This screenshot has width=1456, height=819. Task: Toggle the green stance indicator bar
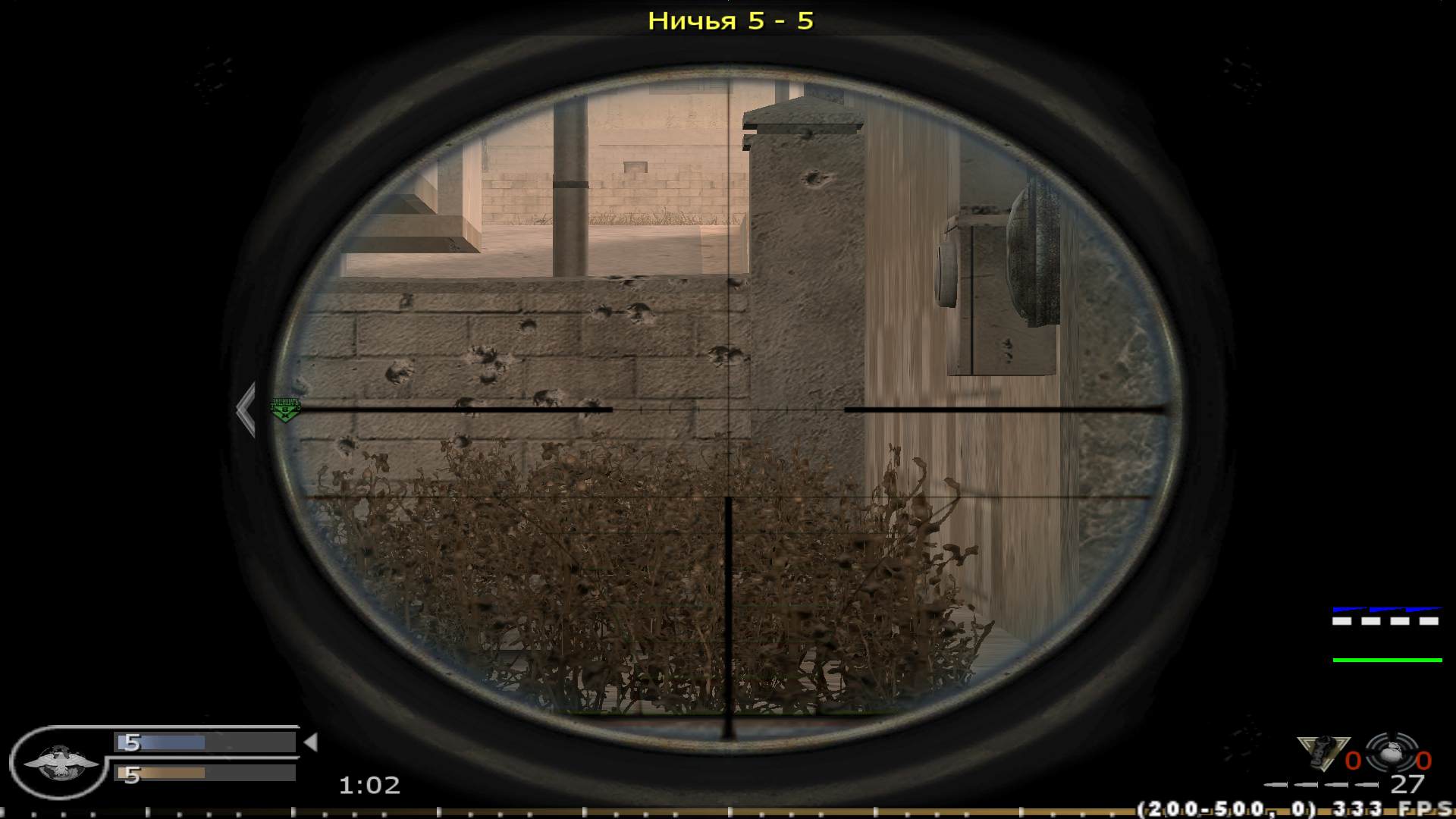tap(1387, 660)
